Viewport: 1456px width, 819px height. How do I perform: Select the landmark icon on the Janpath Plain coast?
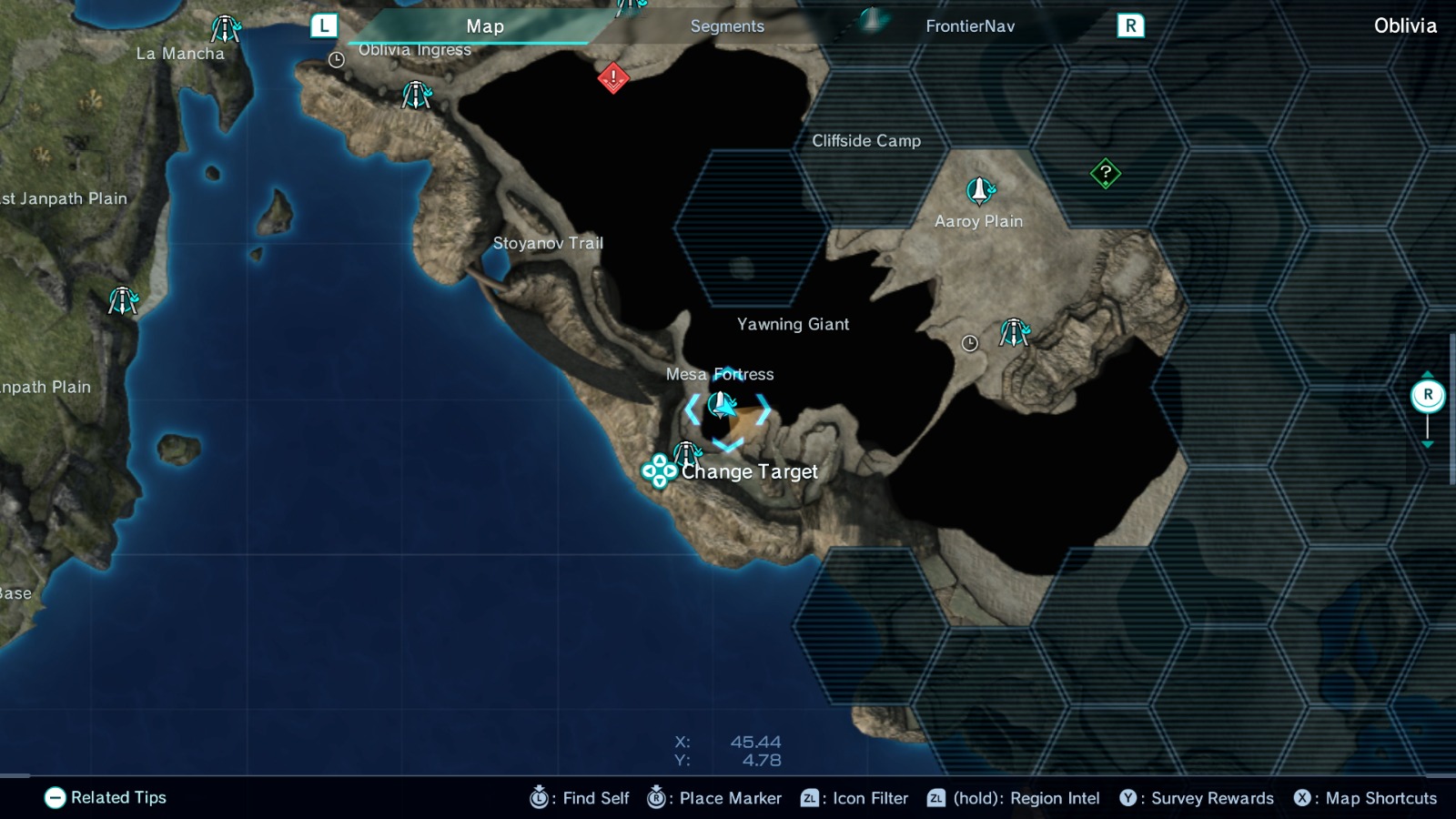(123, 301)
